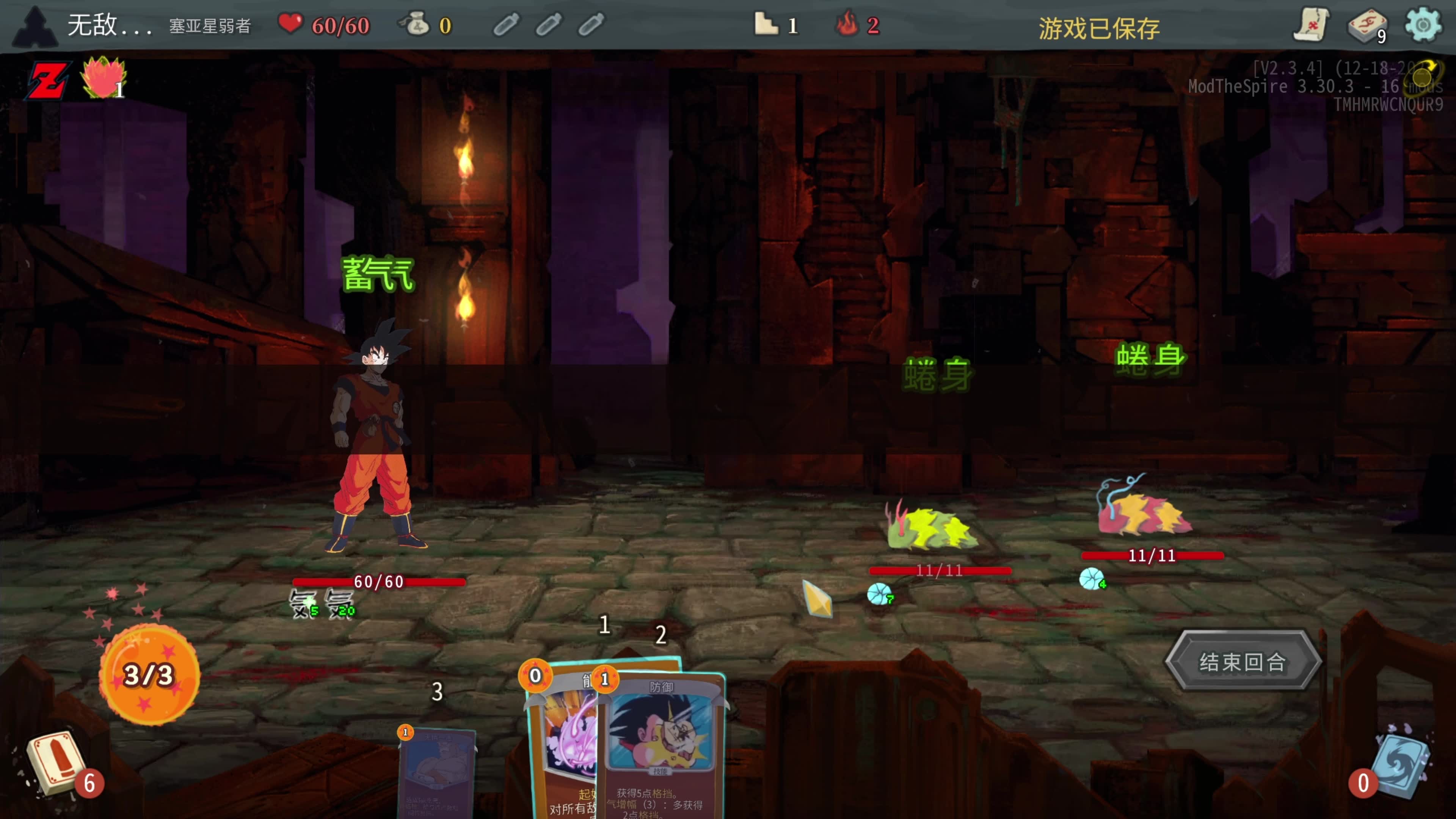
Task: Open the draw pile
Action: point(55,764)
